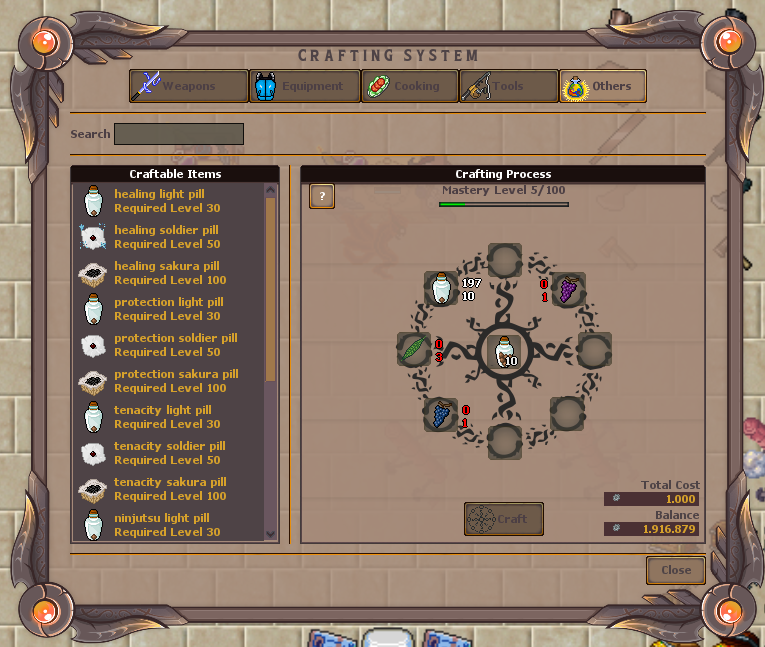Select the healing light pill recipe
The image size is (765, 647).
(167, 201)
